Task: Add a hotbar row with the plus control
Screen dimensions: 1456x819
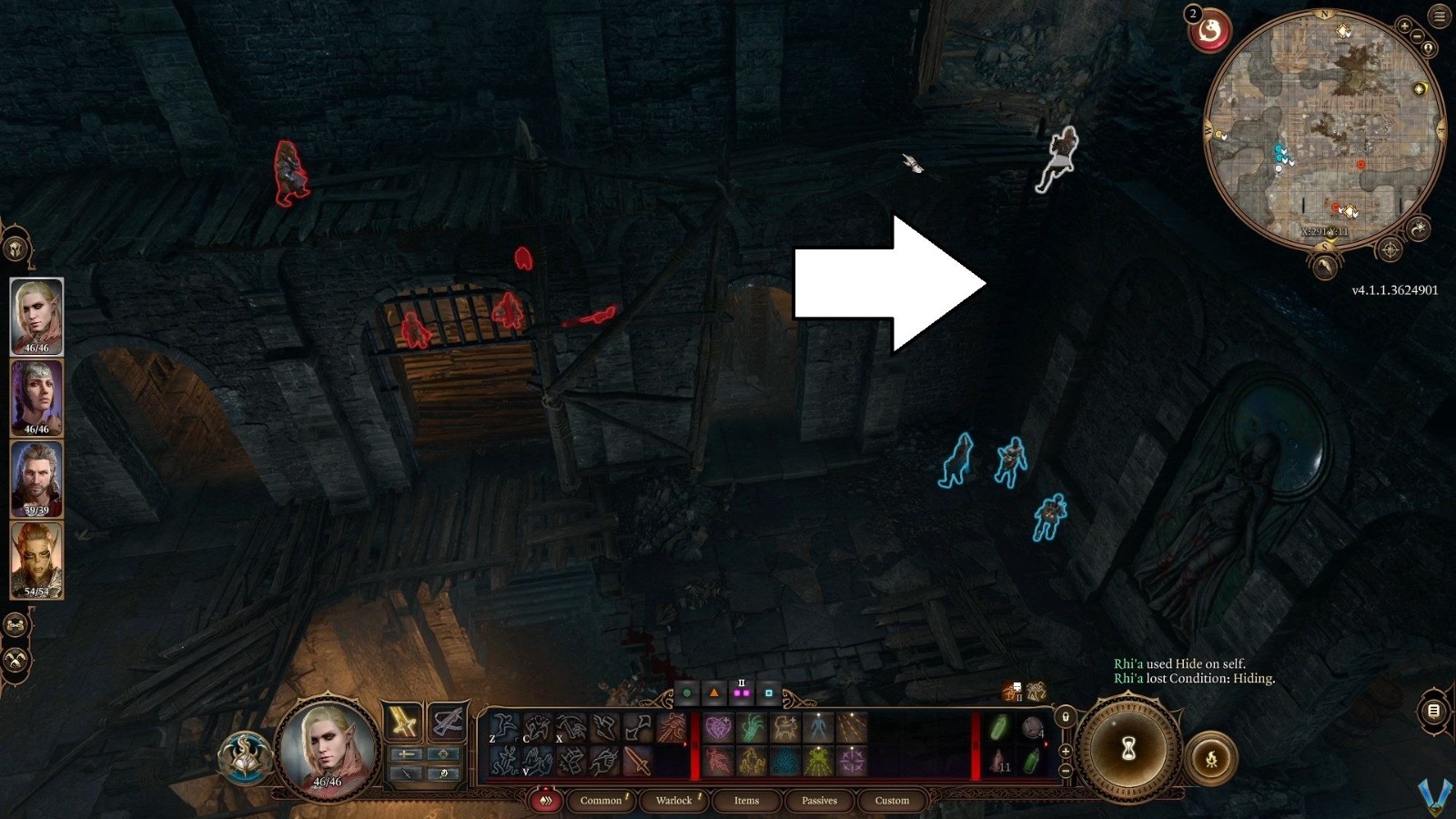Action: [1066, 753]
